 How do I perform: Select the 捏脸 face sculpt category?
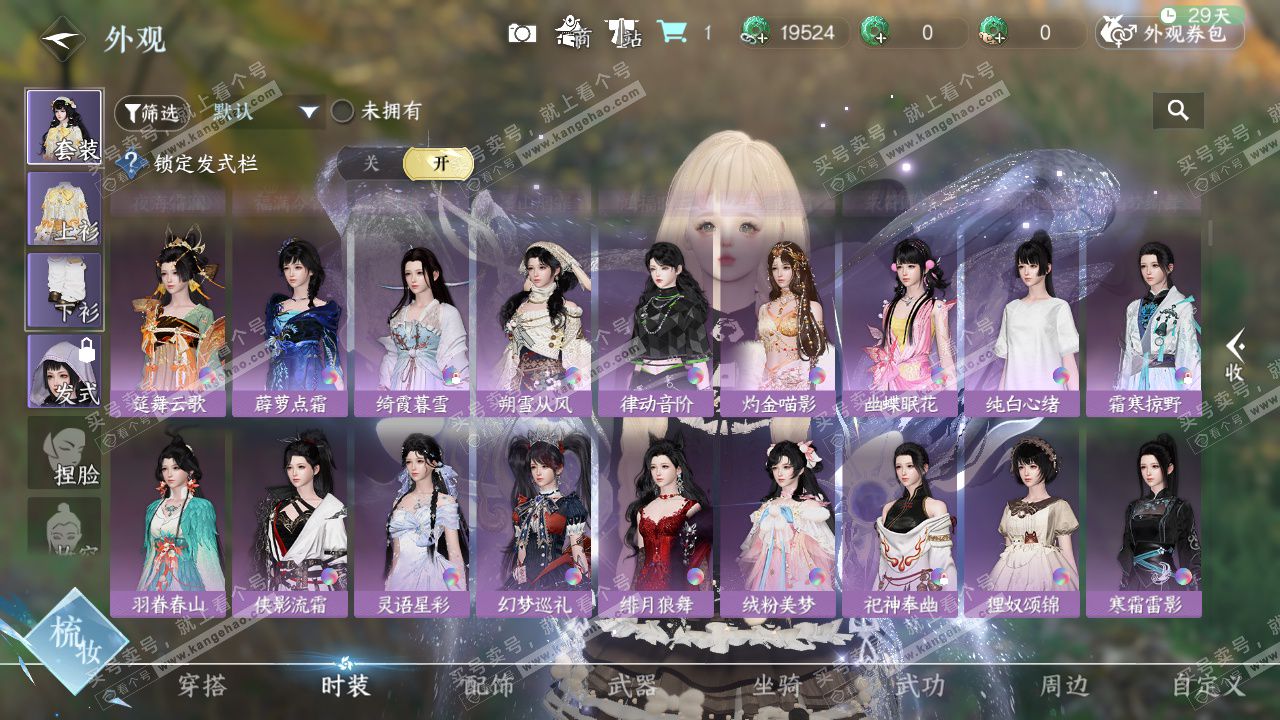(64, 453)
